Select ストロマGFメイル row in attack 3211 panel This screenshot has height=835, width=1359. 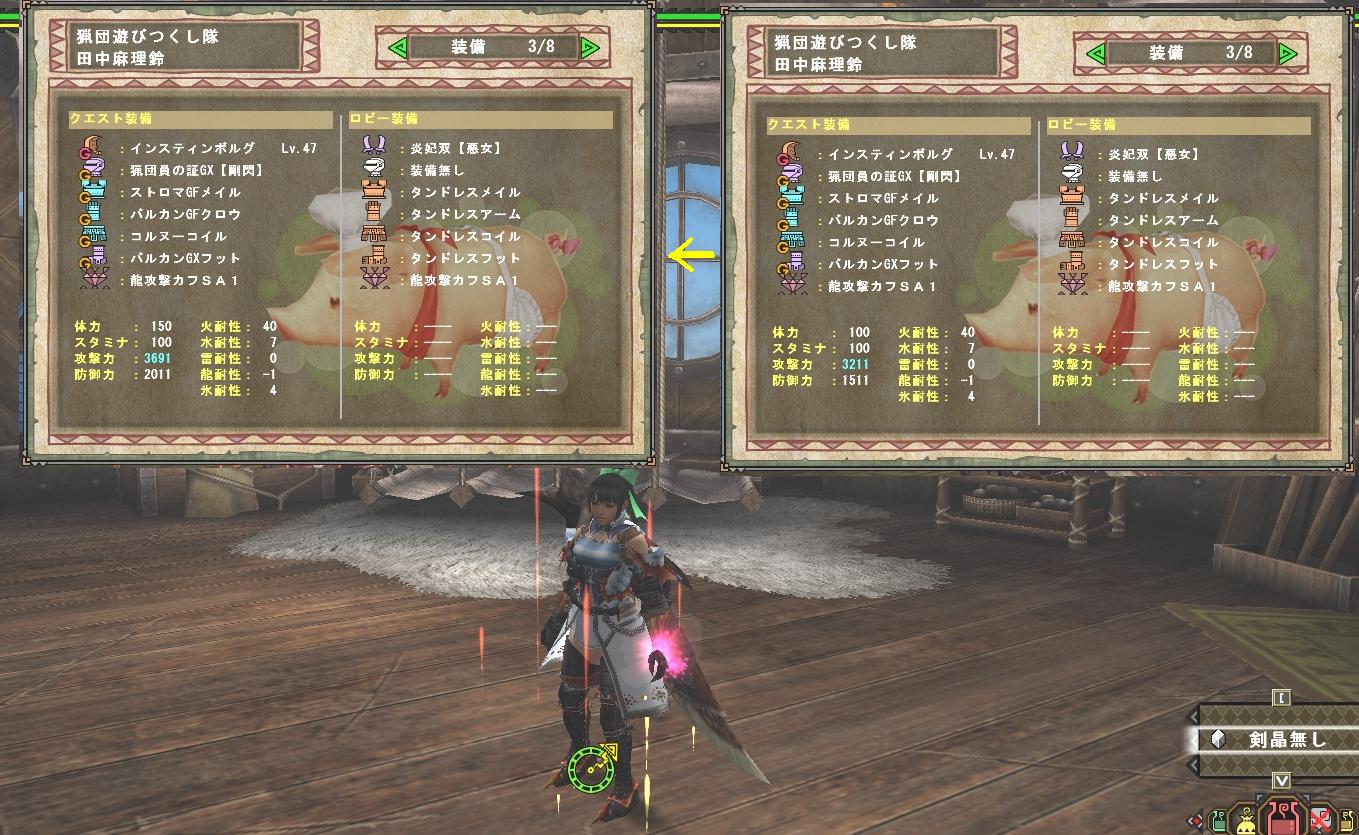(879, 198)
